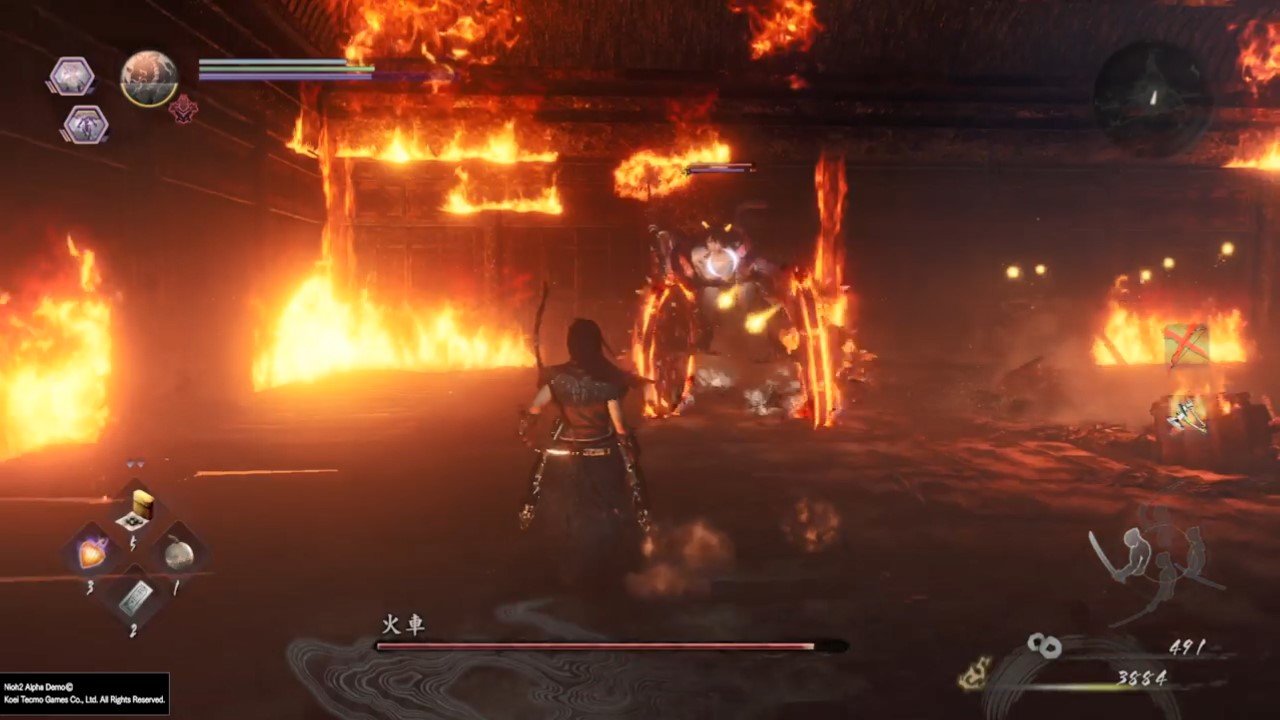Choose the paper talisman shortcut item
This screenshot has width=1280, height=720.
coord(136,597)
